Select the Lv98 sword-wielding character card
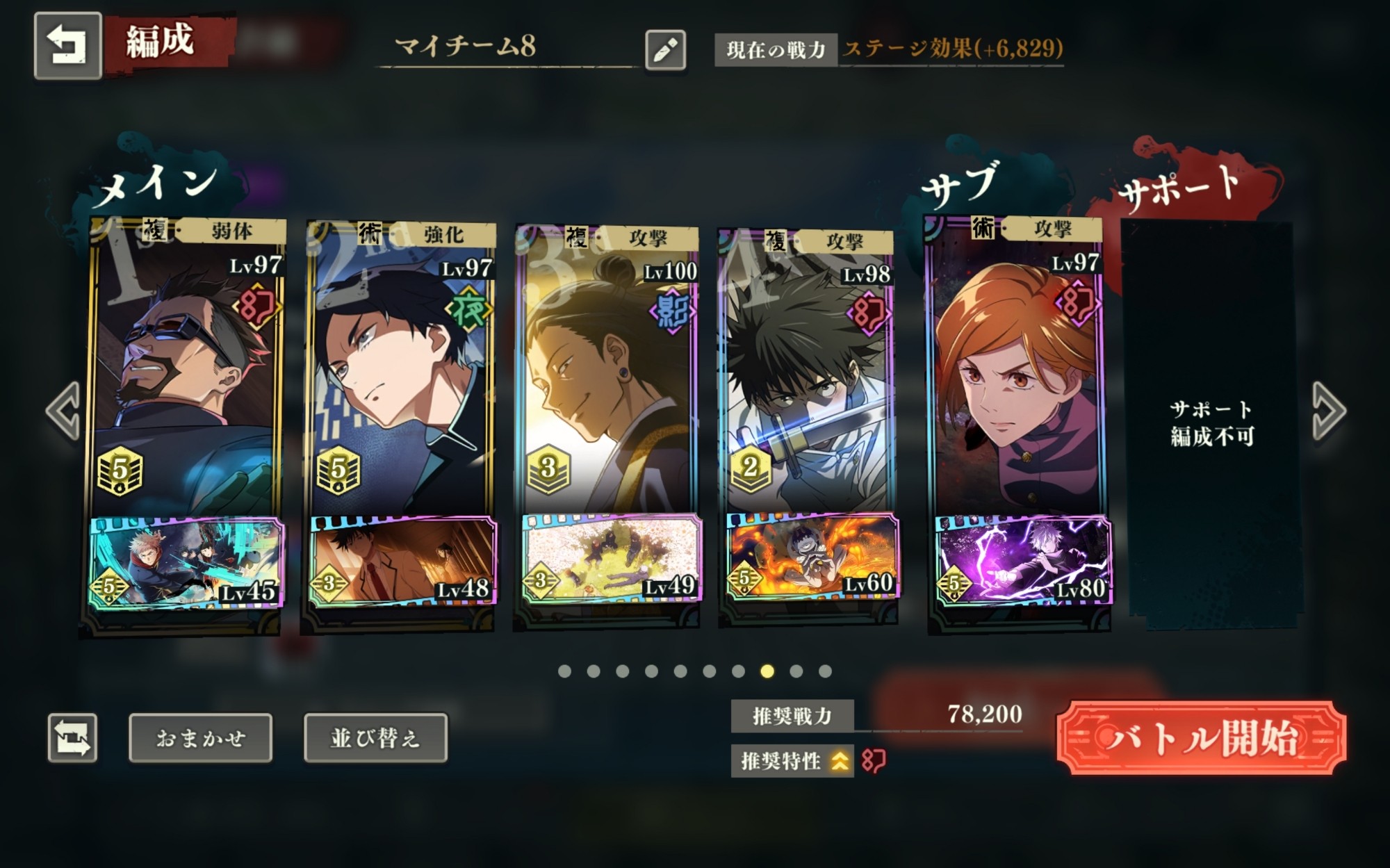 pos(808,368)
